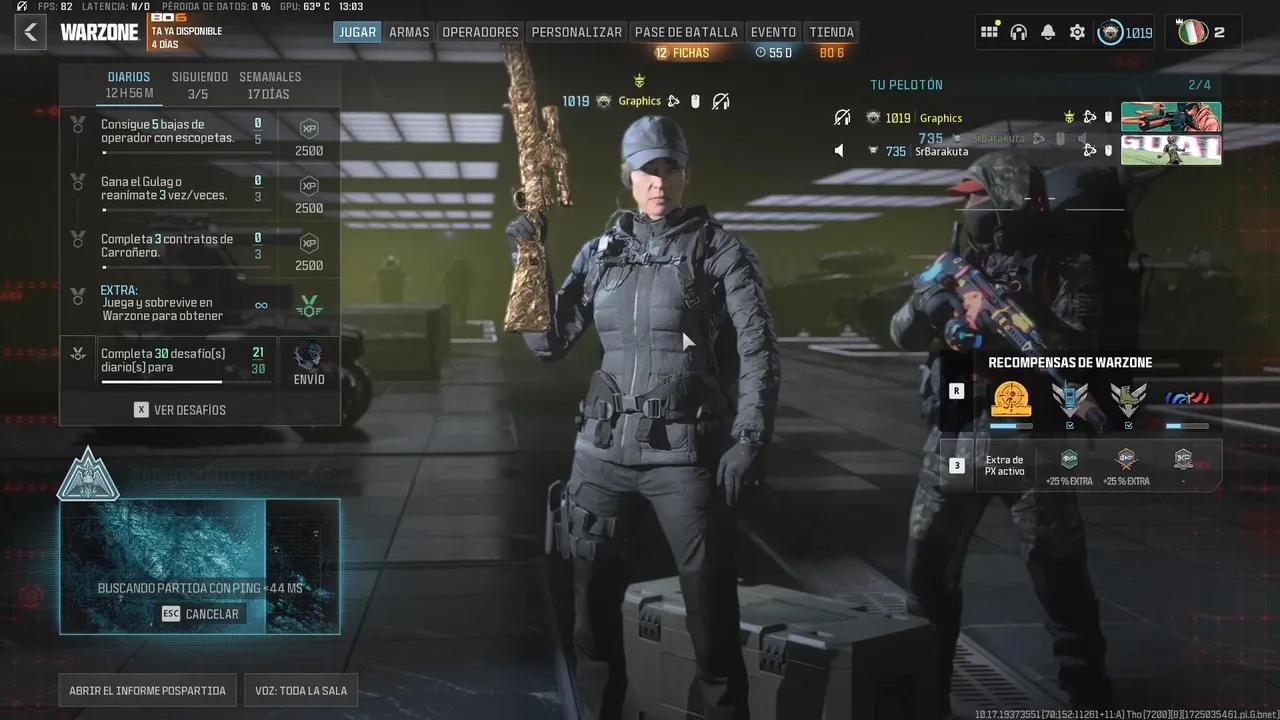1280x720 pixels.
Task: Open the TIENDA menu
Action: (x=831, y=31)
